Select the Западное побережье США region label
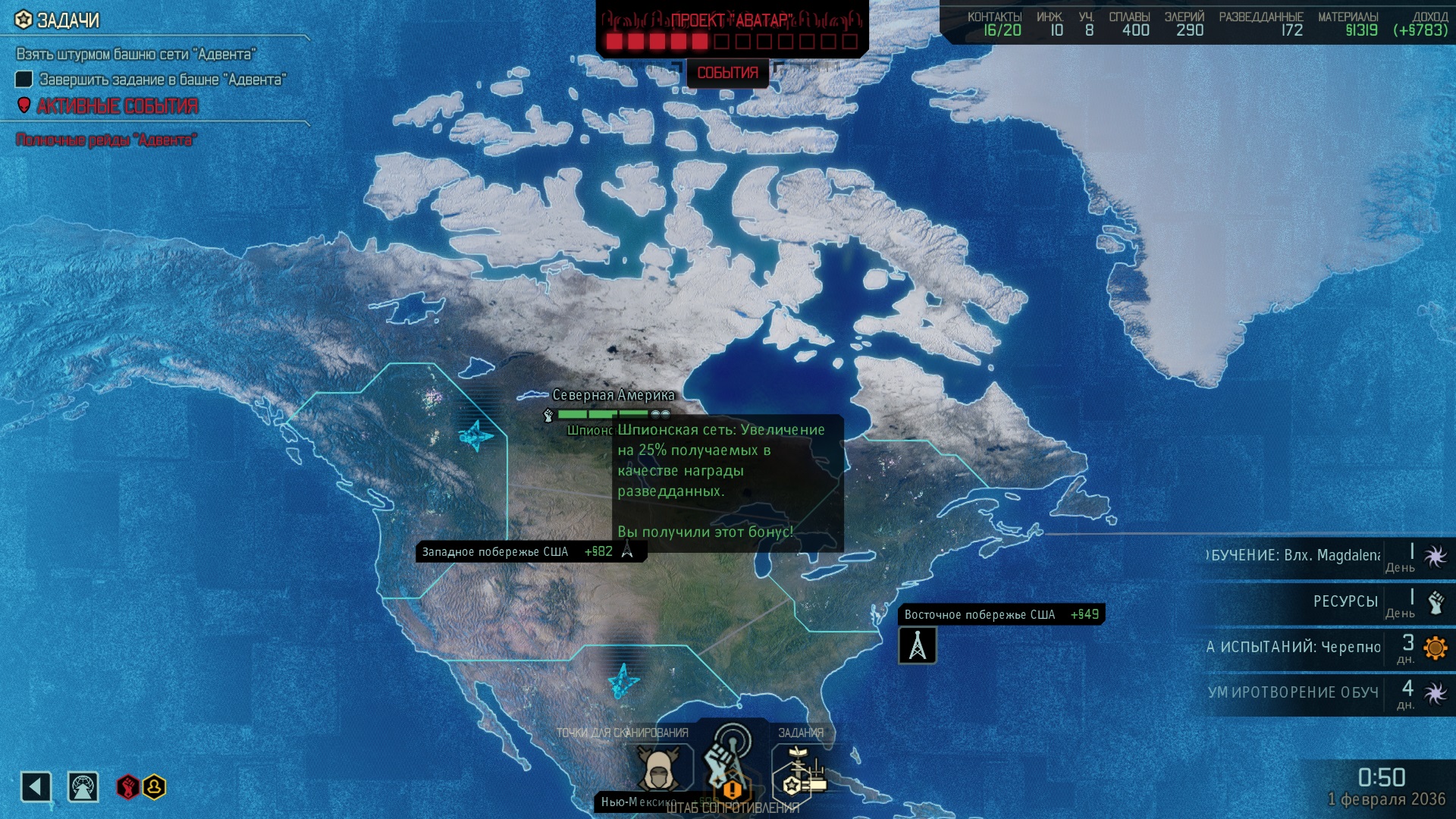Viewport: 1456px width, 819px height. pos(495,552)
